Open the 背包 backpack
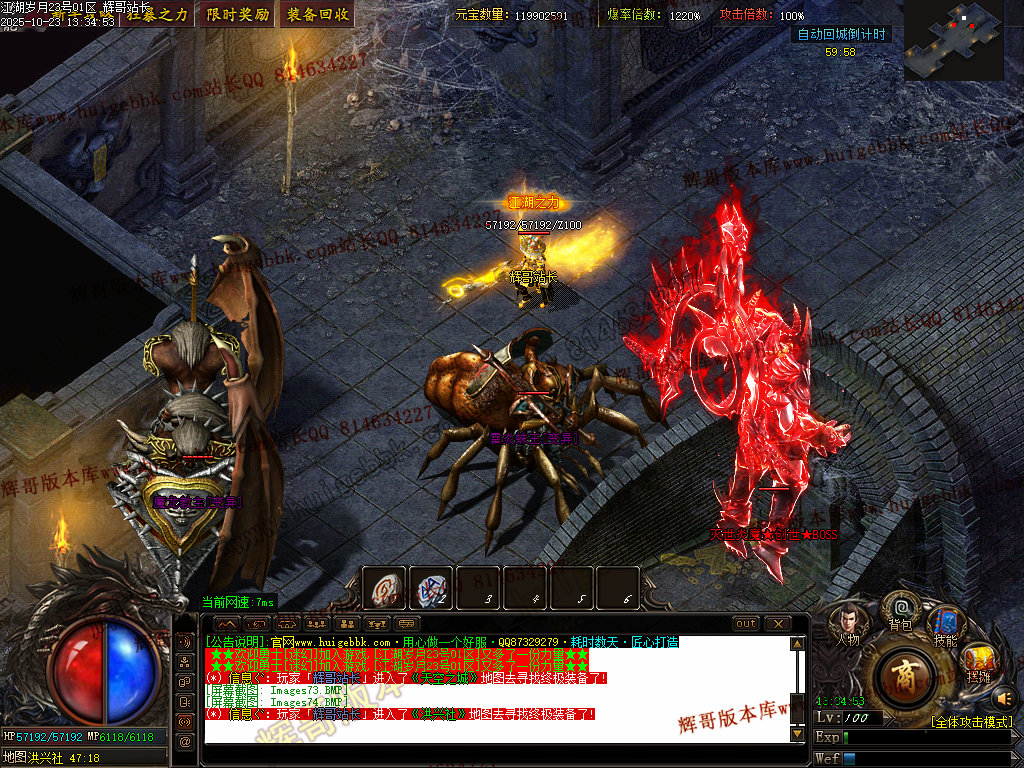Screen dimensions: 1024x768 (x=901, y=611)
